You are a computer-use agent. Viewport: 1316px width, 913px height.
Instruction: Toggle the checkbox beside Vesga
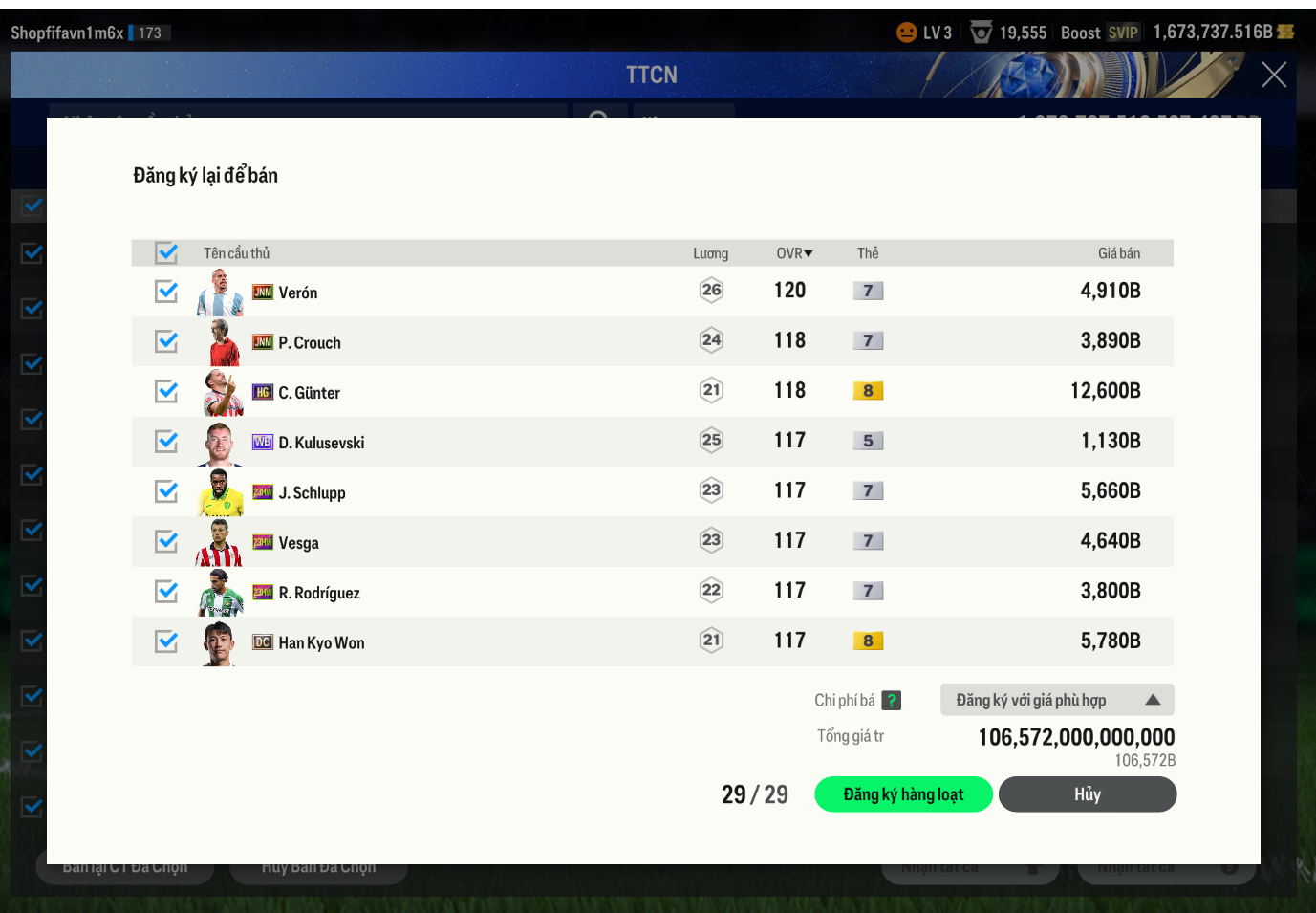pyautogui.click(x=166, y=541)
